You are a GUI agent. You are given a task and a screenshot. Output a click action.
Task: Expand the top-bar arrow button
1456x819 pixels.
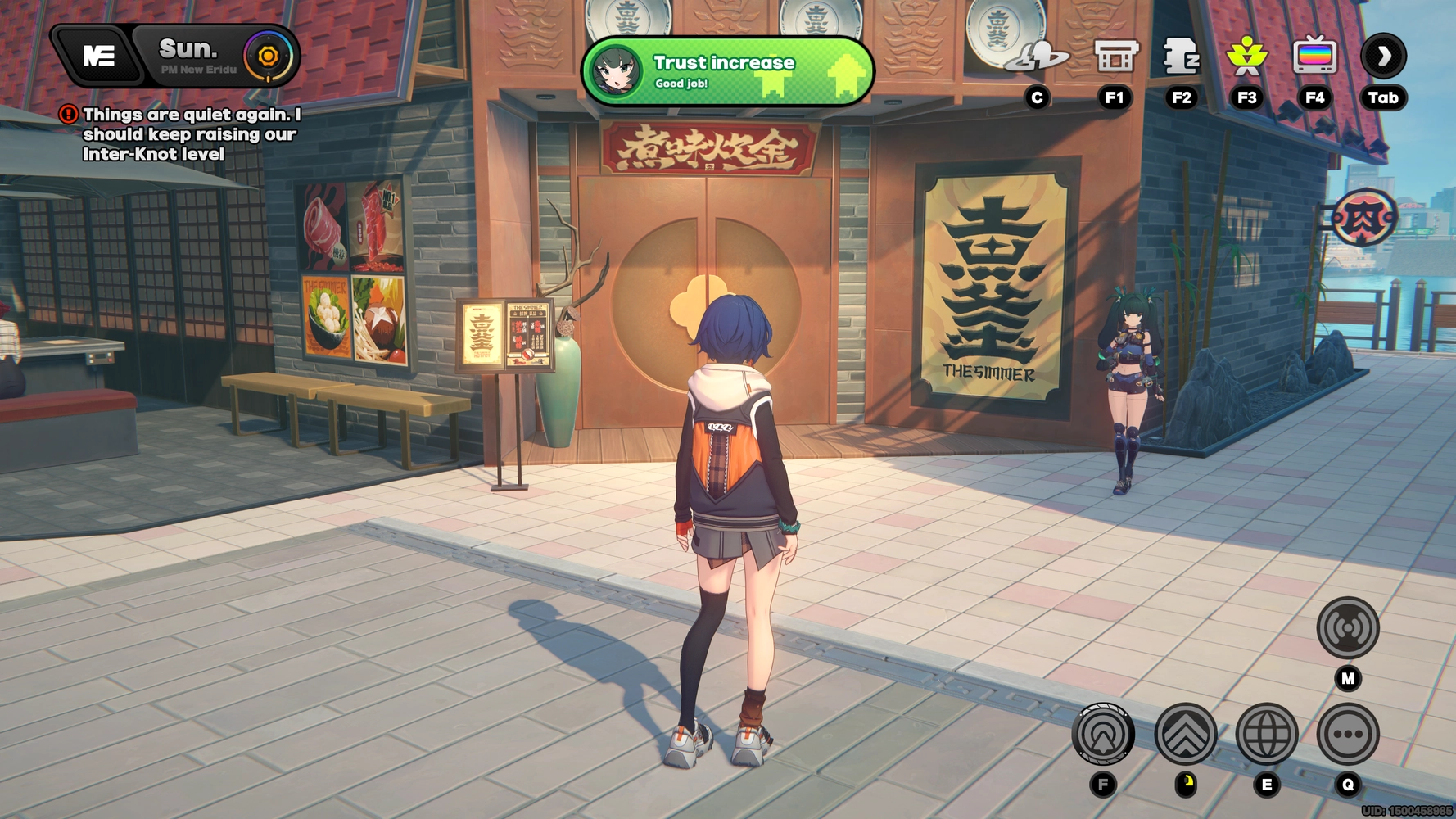(1383, 56)
